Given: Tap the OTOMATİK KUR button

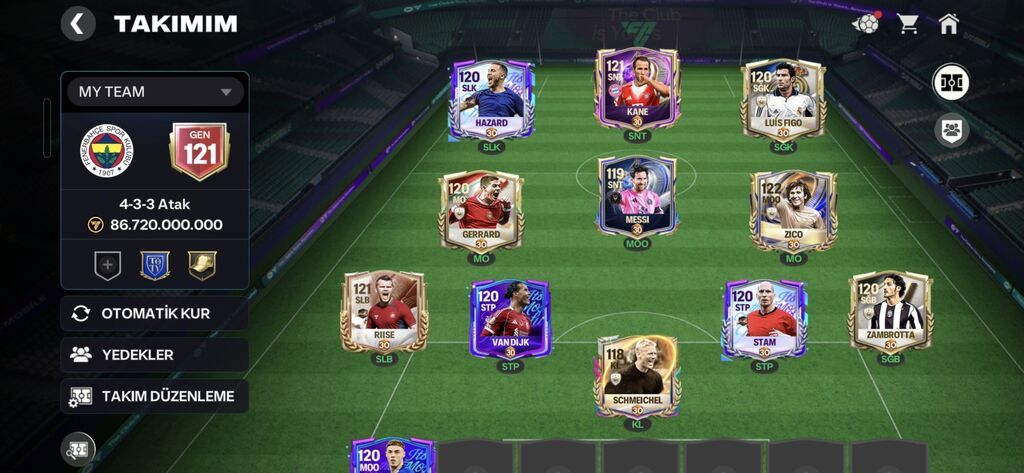Looking at the screenshot, I should pos(154,313).
